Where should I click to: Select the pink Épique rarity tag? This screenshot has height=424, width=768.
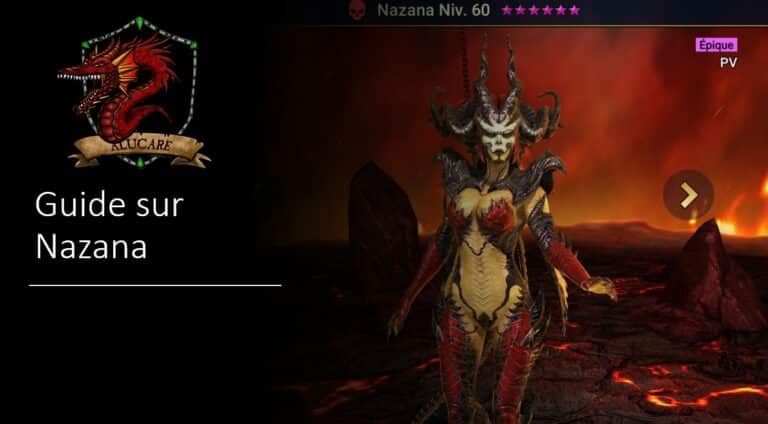(715, 45)
